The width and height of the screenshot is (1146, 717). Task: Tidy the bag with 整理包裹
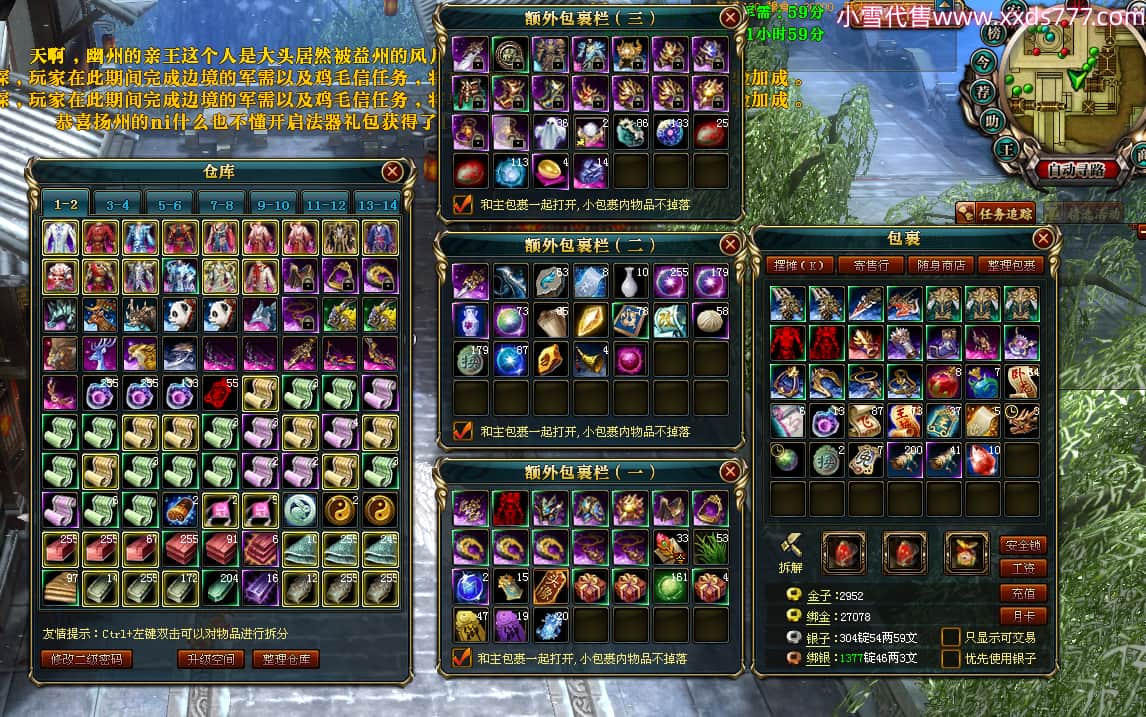pyautogui.click(x=1011, y=265)
